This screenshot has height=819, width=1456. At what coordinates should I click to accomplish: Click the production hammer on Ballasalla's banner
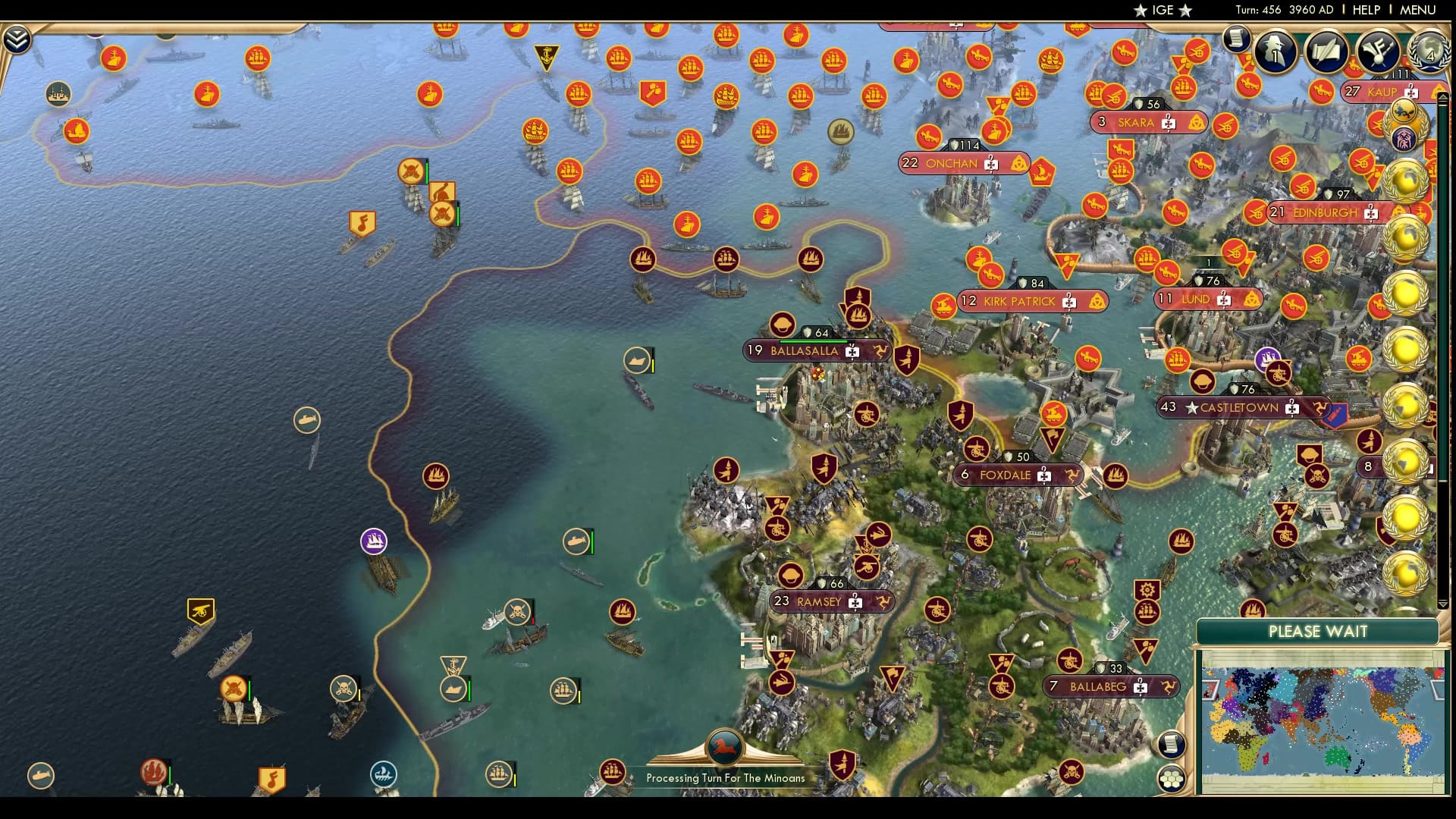(852, 351)
